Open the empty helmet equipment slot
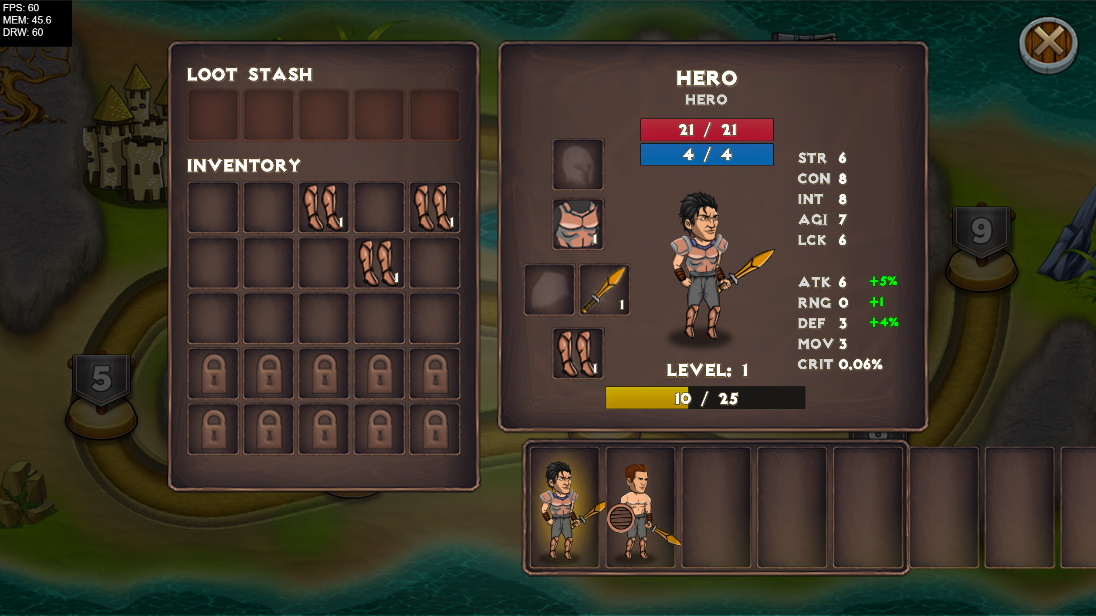Viewport: 1096px width, 616px height. coord(578,164)
